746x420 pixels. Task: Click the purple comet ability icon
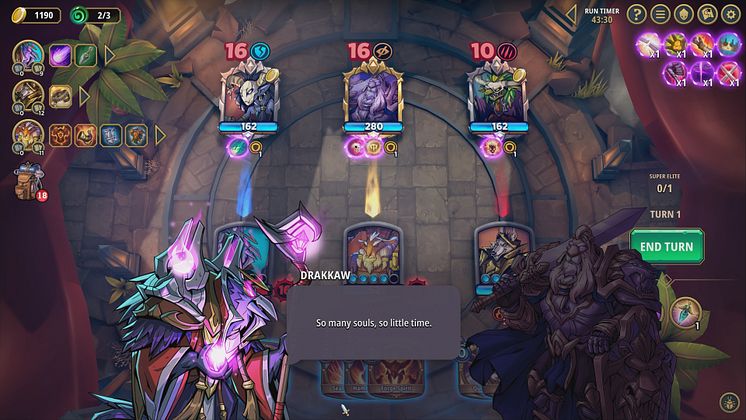pos(61,55)
